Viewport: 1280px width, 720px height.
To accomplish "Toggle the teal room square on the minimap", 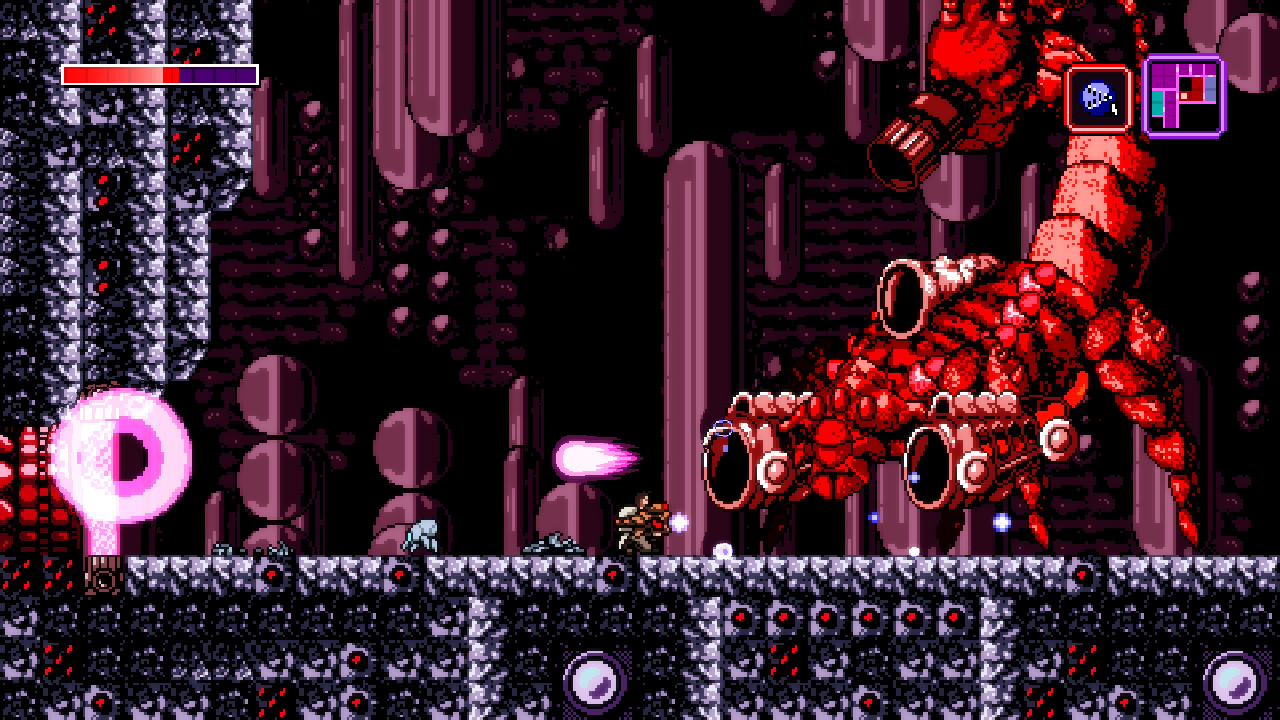I will [1158, 102].
